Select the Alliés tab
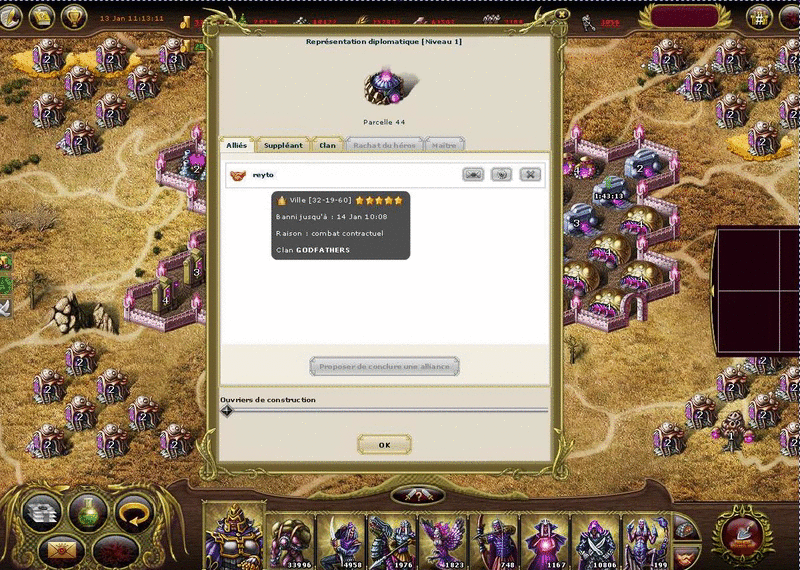The image size is (800, 570). click(x=237, y=145)
